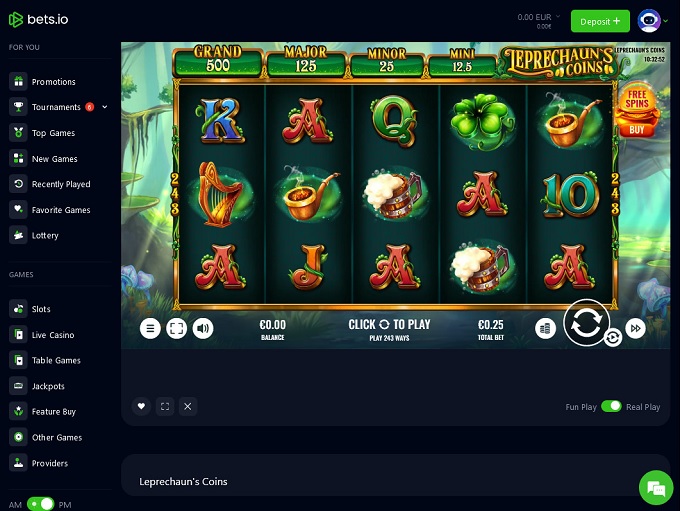Activate turbo mode with the fast-forward button
680x511 pixels.
click(x=636, y=328)
